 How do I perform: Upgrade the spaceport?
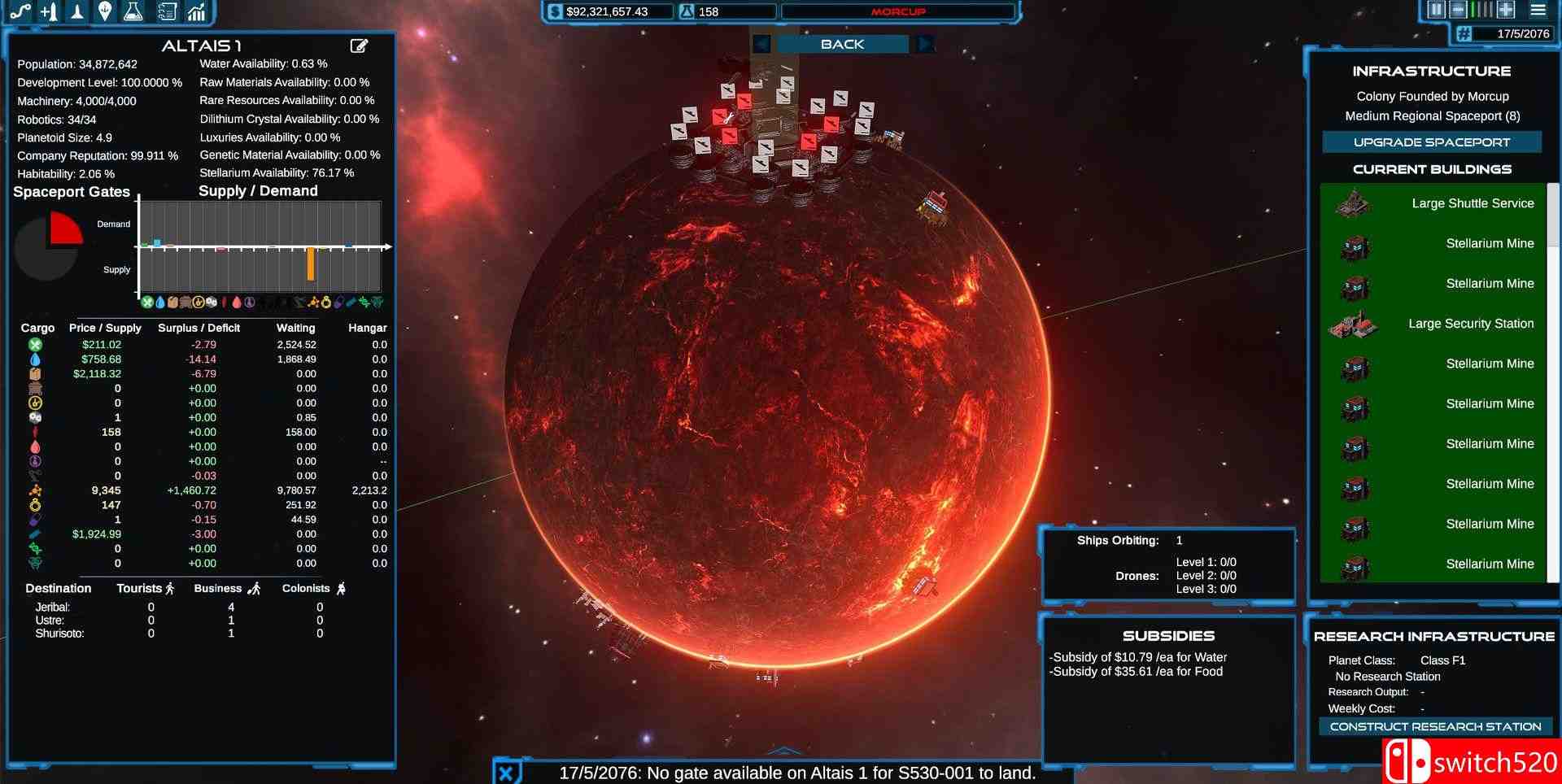pyautogui.click(x=1431, y=142)
